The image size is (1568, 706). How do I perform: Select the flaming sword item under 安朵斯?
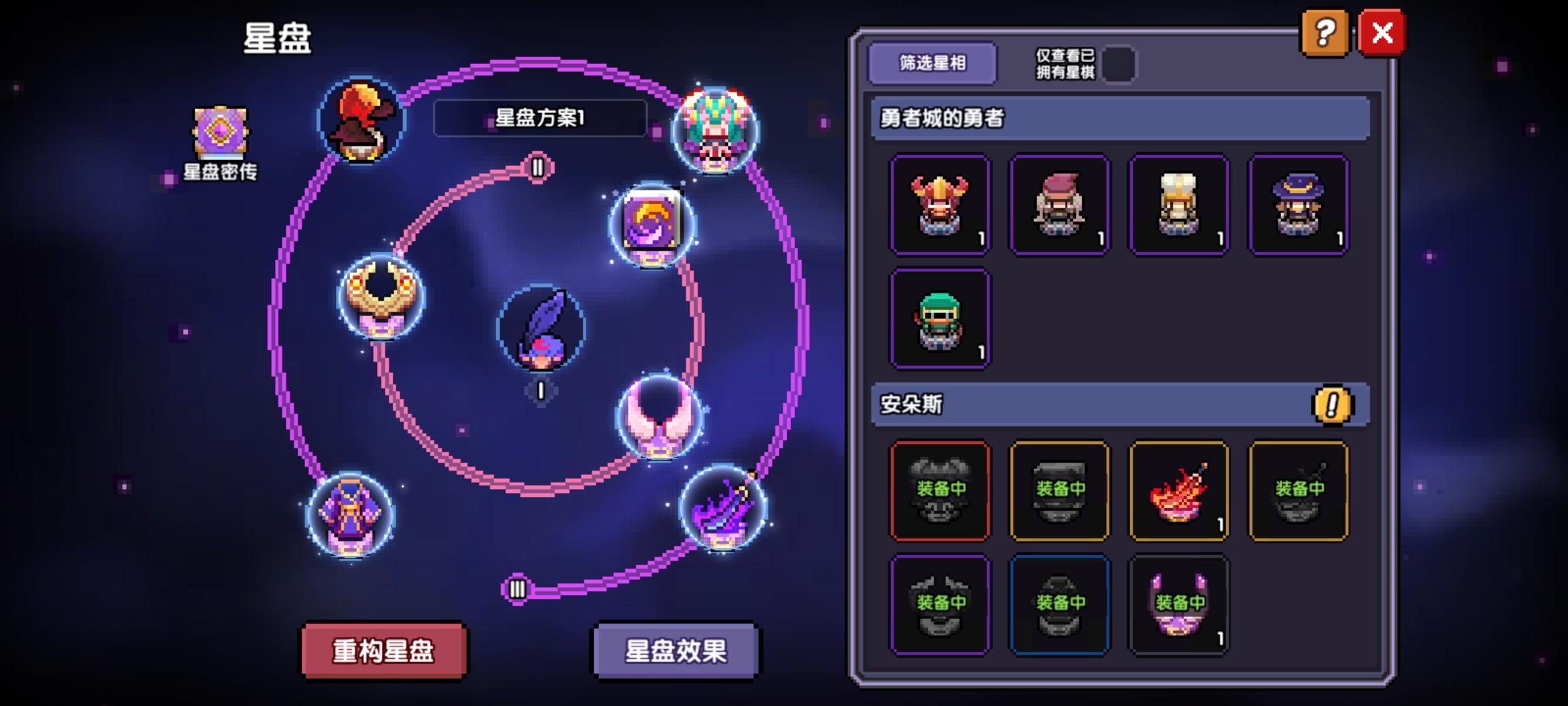(x=1179, y=490)
